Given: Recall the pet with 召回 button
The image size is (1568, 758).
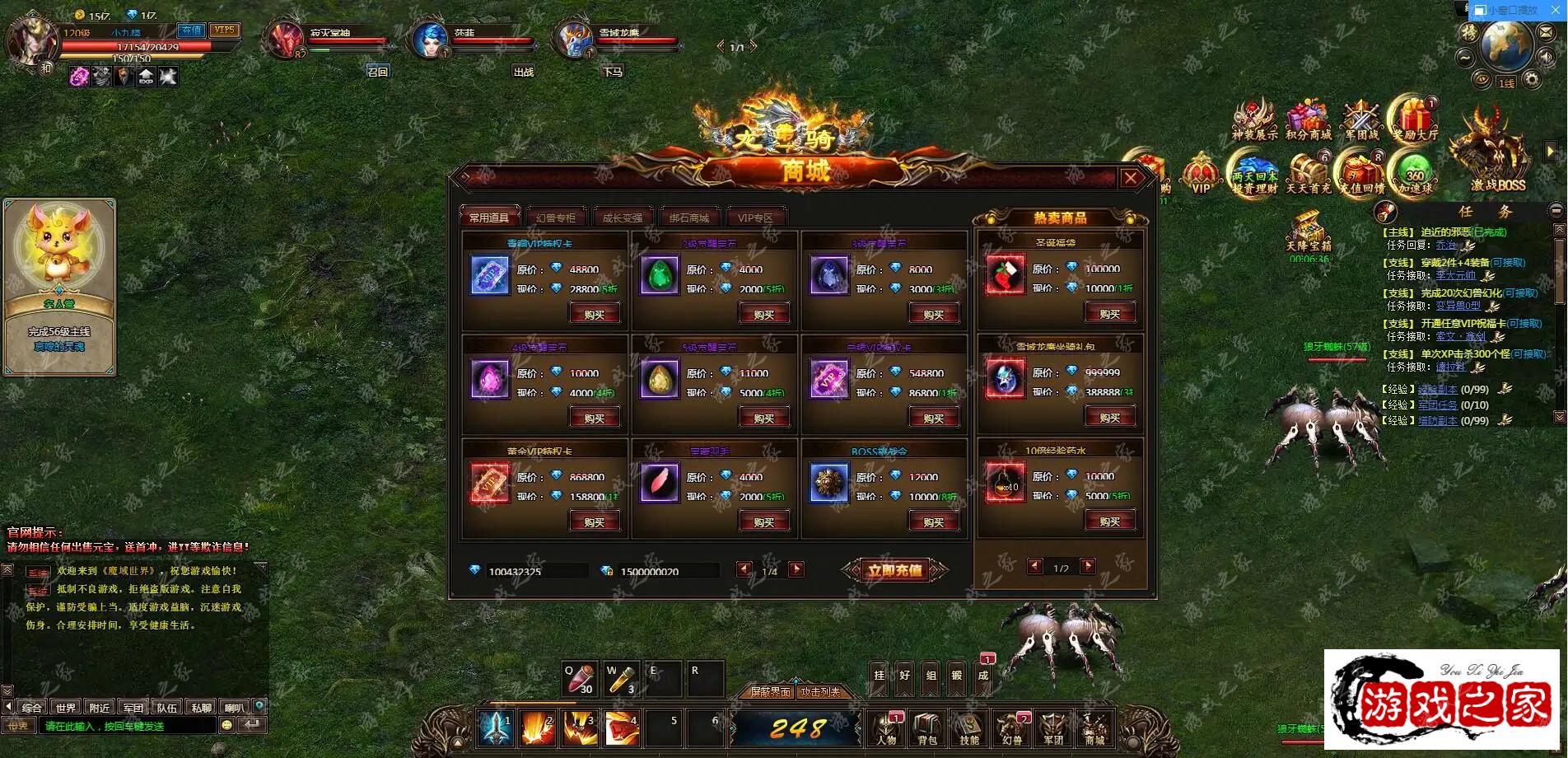Looking at the screenshot, I should (x=377, y=72).
